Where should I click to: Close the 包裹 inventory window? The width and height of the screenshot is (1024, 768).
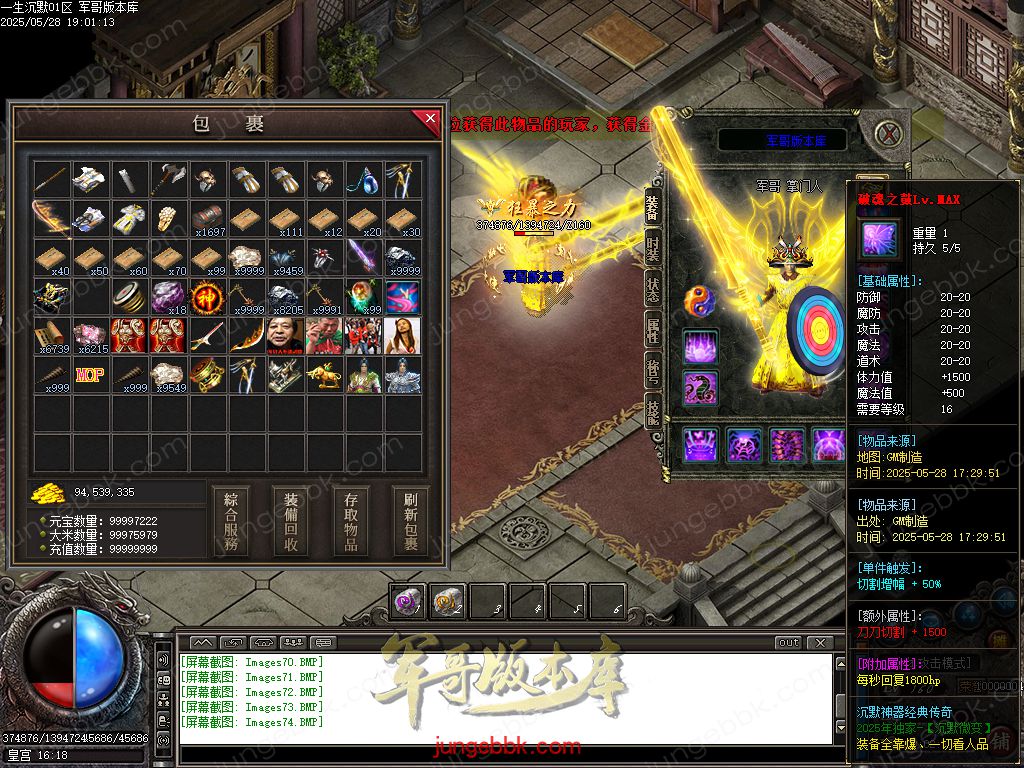[430, 119]
